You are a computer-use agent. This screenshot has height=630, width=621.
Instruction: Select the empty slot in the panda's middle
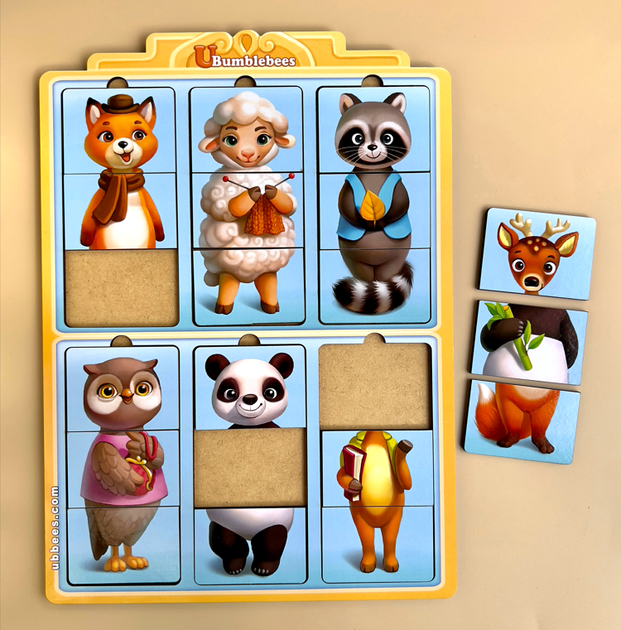tap(249, 466)
